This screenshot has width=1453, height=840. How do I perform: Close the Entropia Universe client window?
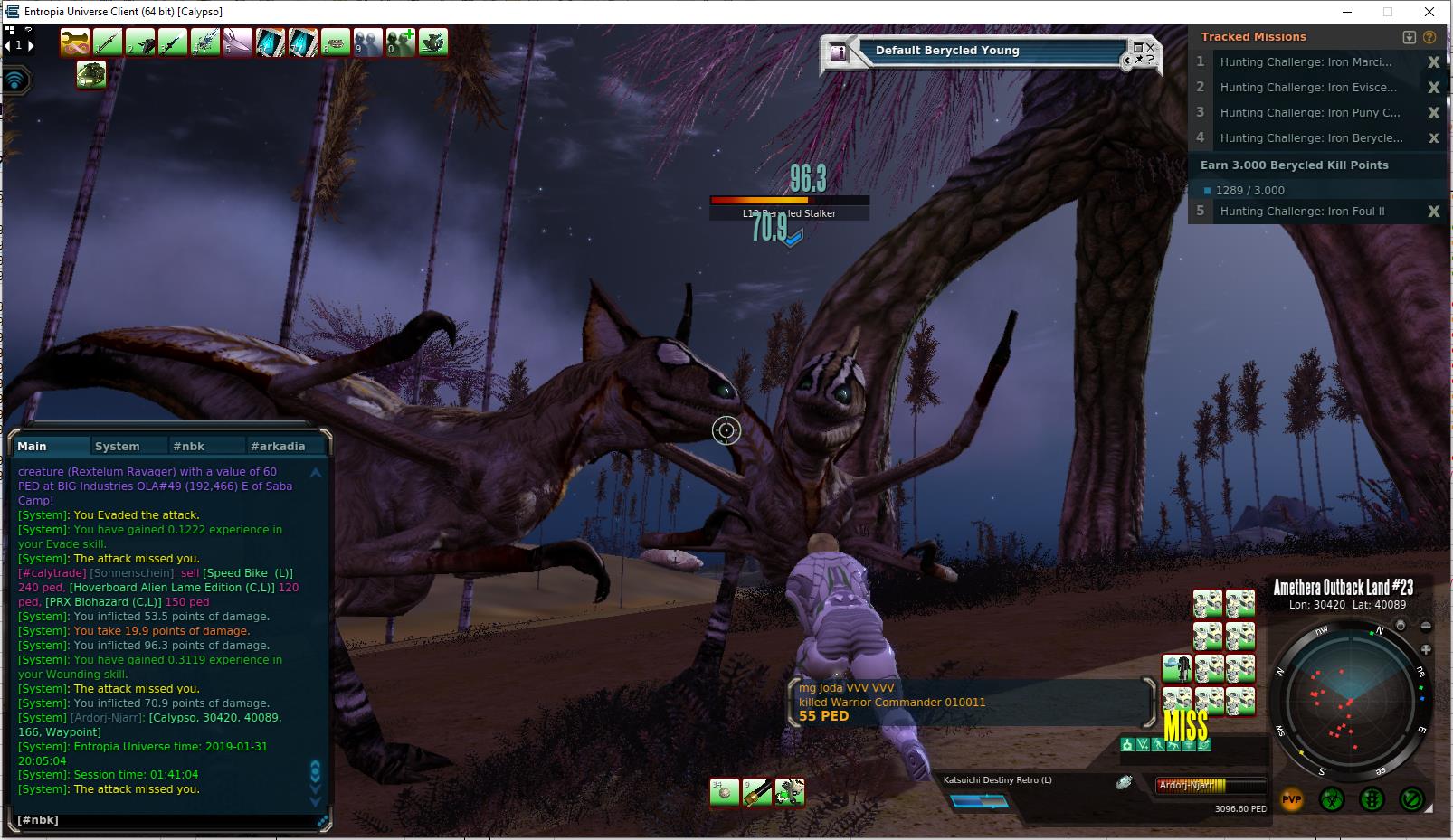pos(1429,12)
